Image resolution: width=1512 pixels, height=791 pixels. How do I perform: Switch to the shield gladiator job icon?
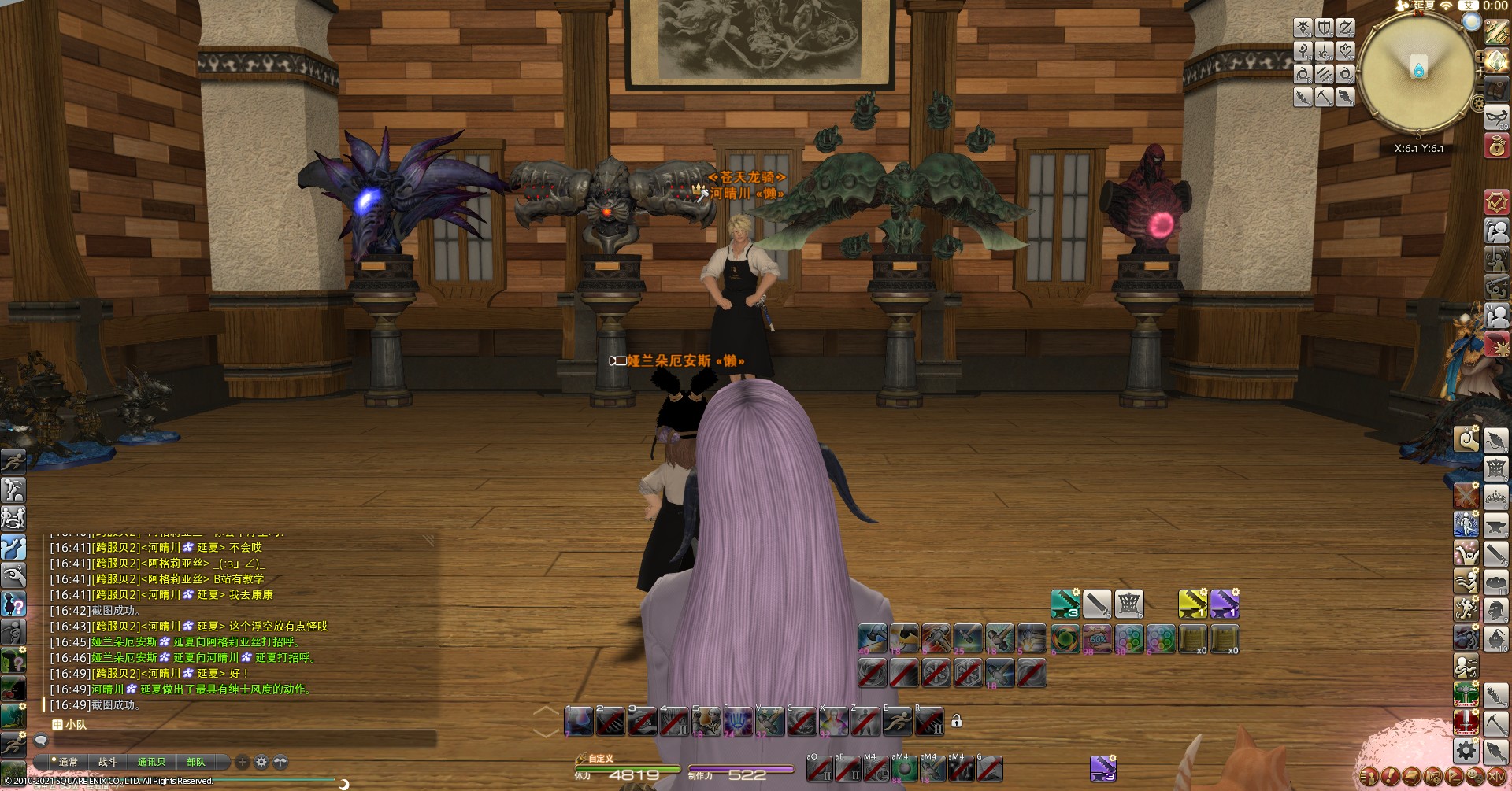point(1325,28)
